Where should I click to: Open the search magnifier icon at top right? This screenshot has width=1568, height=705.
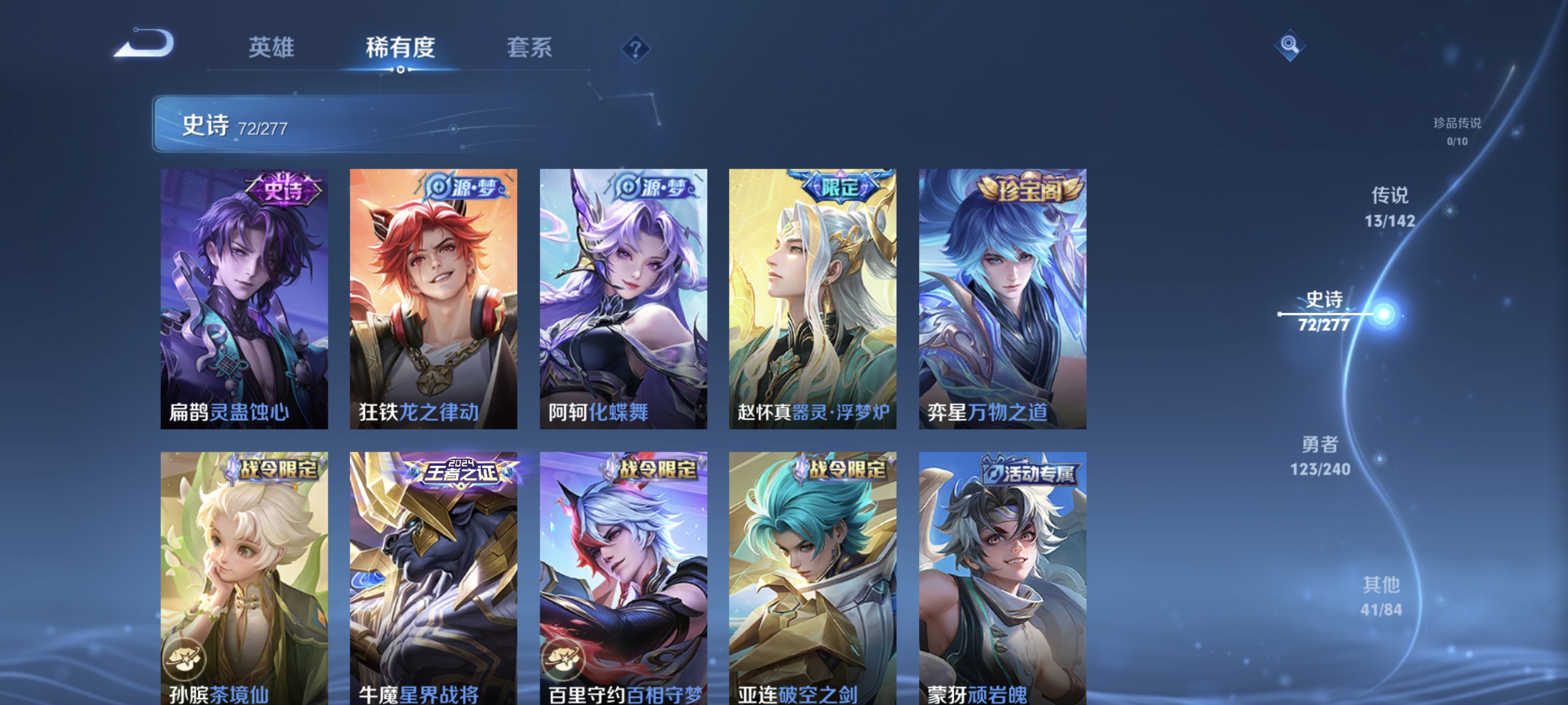tap(1290, 45)
